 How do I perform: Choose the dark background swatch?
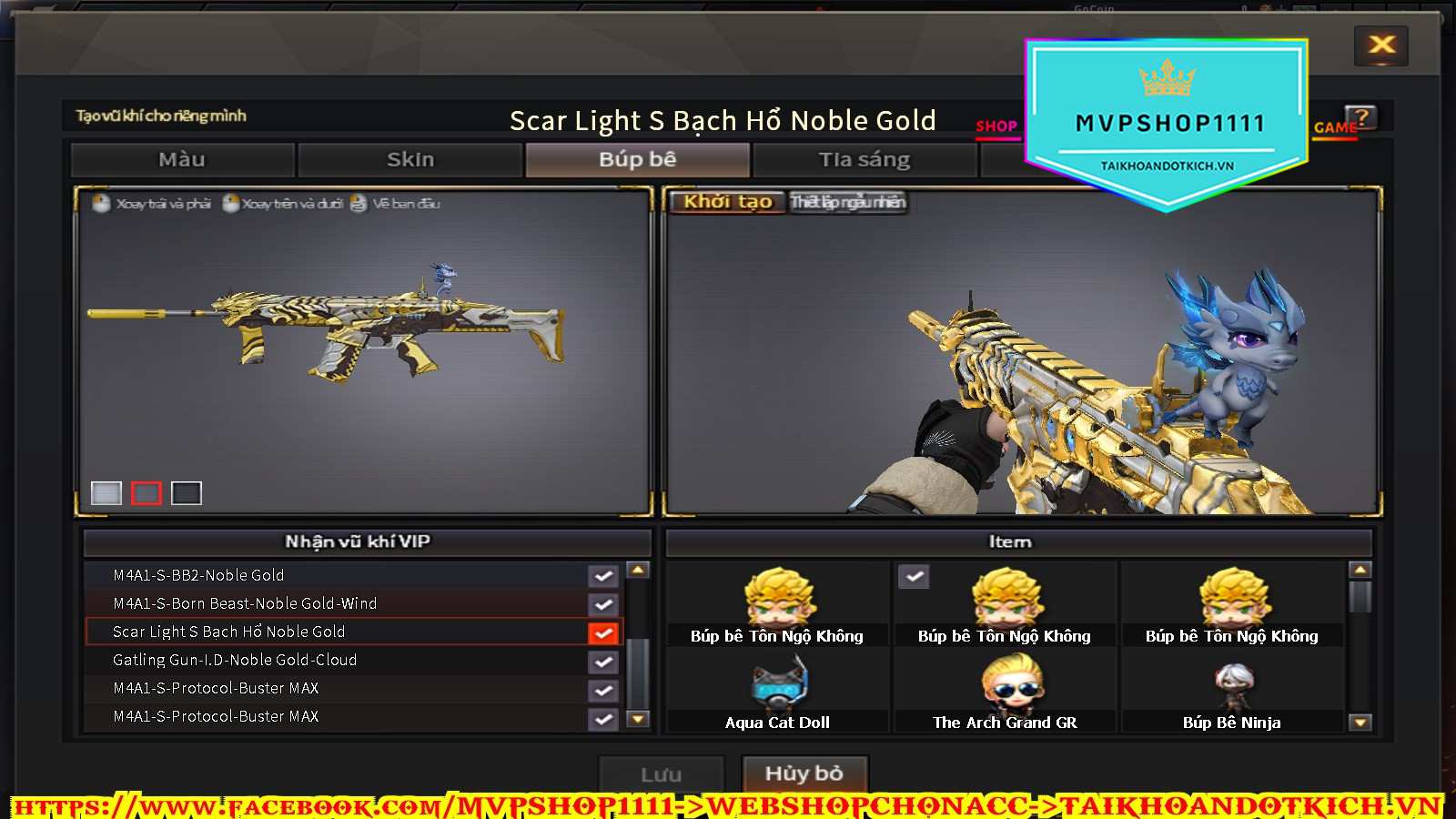[187, 493]
